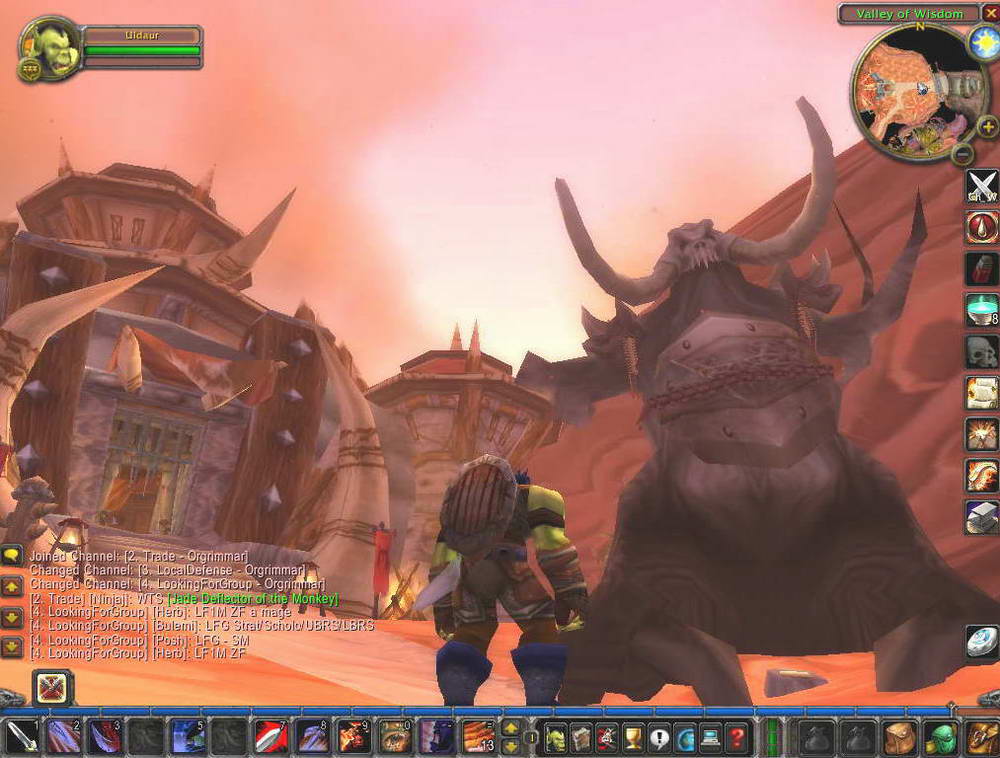The height and width of the screenshot is (758, 1000).
Task: Zoom in the minimap with plus button
Action: click(986, 127)
